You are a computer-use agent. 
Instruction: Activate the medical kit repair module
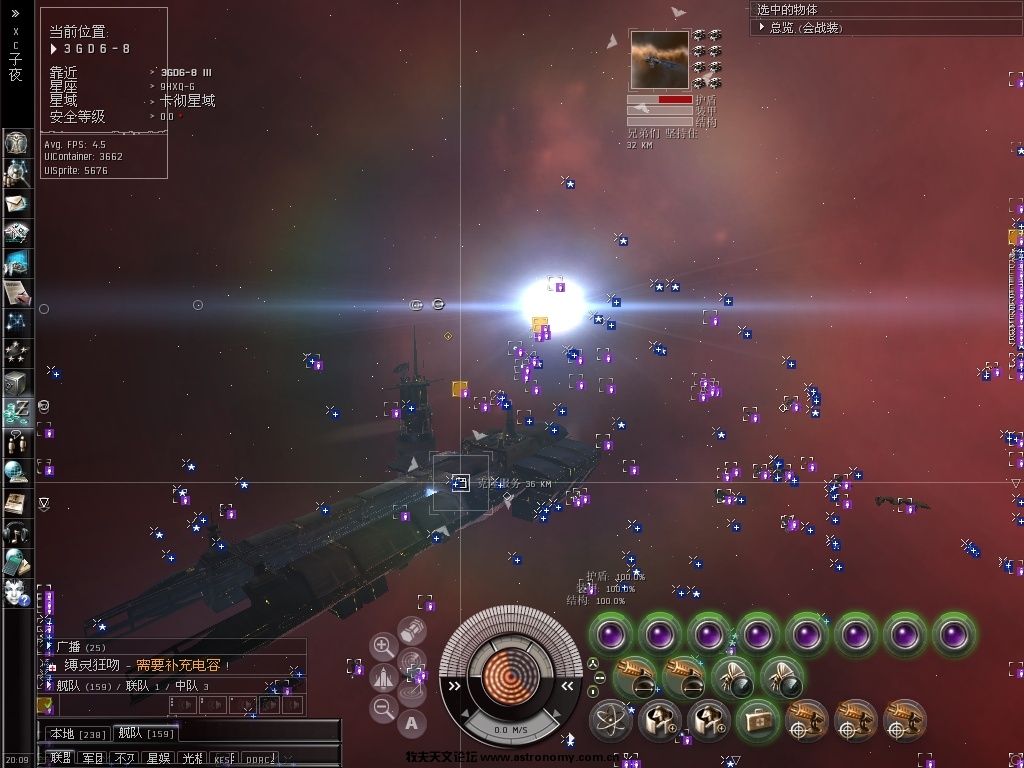pos(758,719)
